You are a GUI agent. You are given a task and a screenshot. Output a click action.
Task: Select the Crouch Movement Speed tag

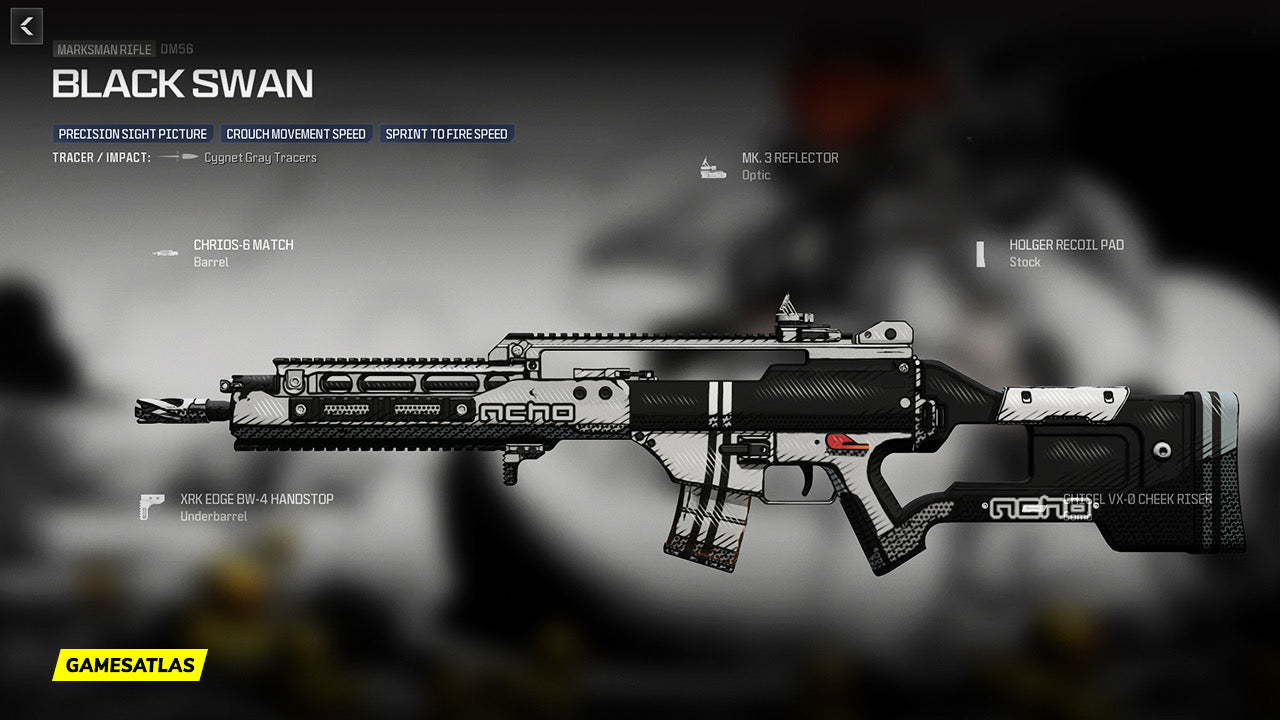click(x=296, y=134)
